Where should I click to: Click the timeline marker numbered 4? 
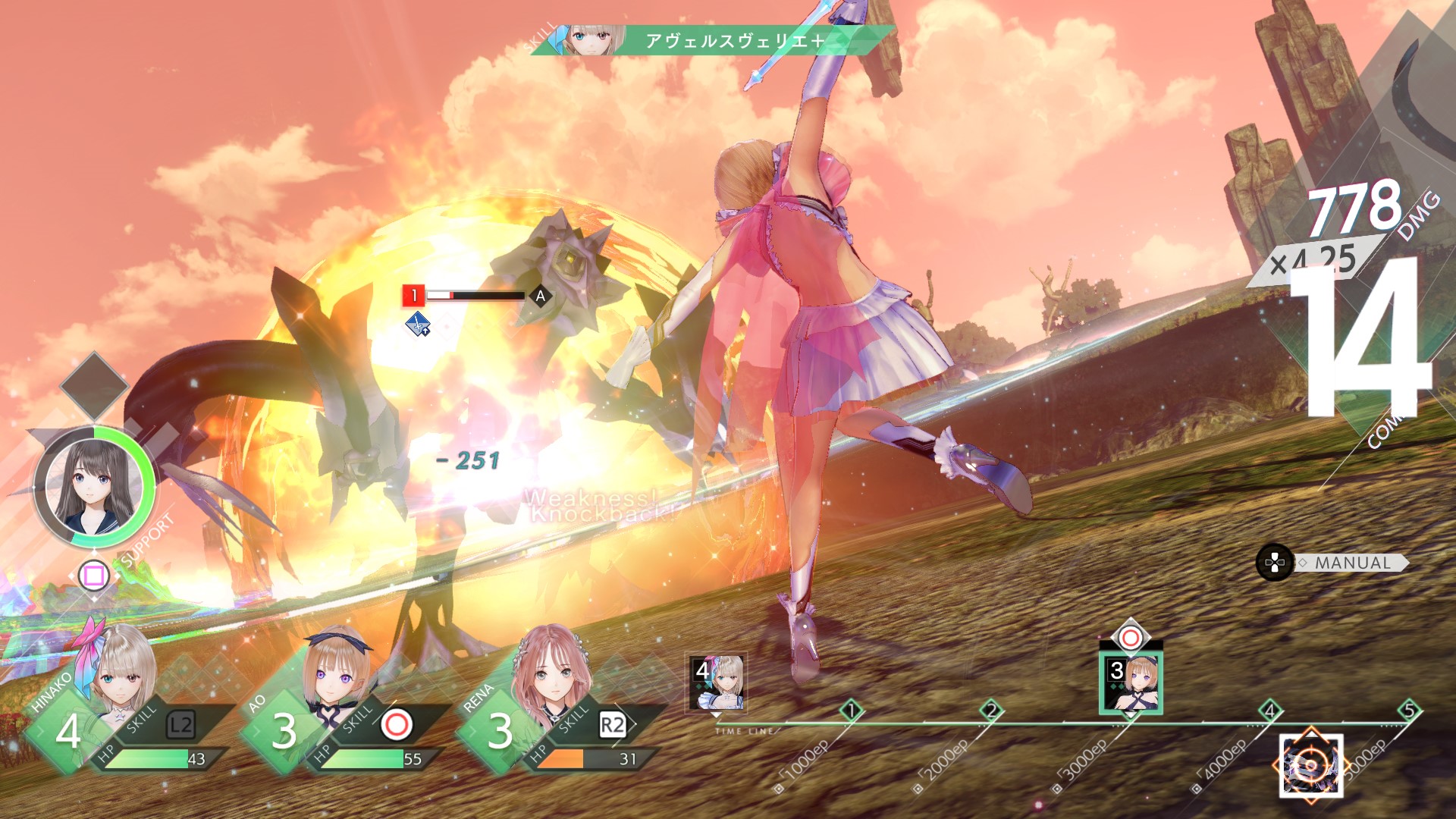[1270, 711]
